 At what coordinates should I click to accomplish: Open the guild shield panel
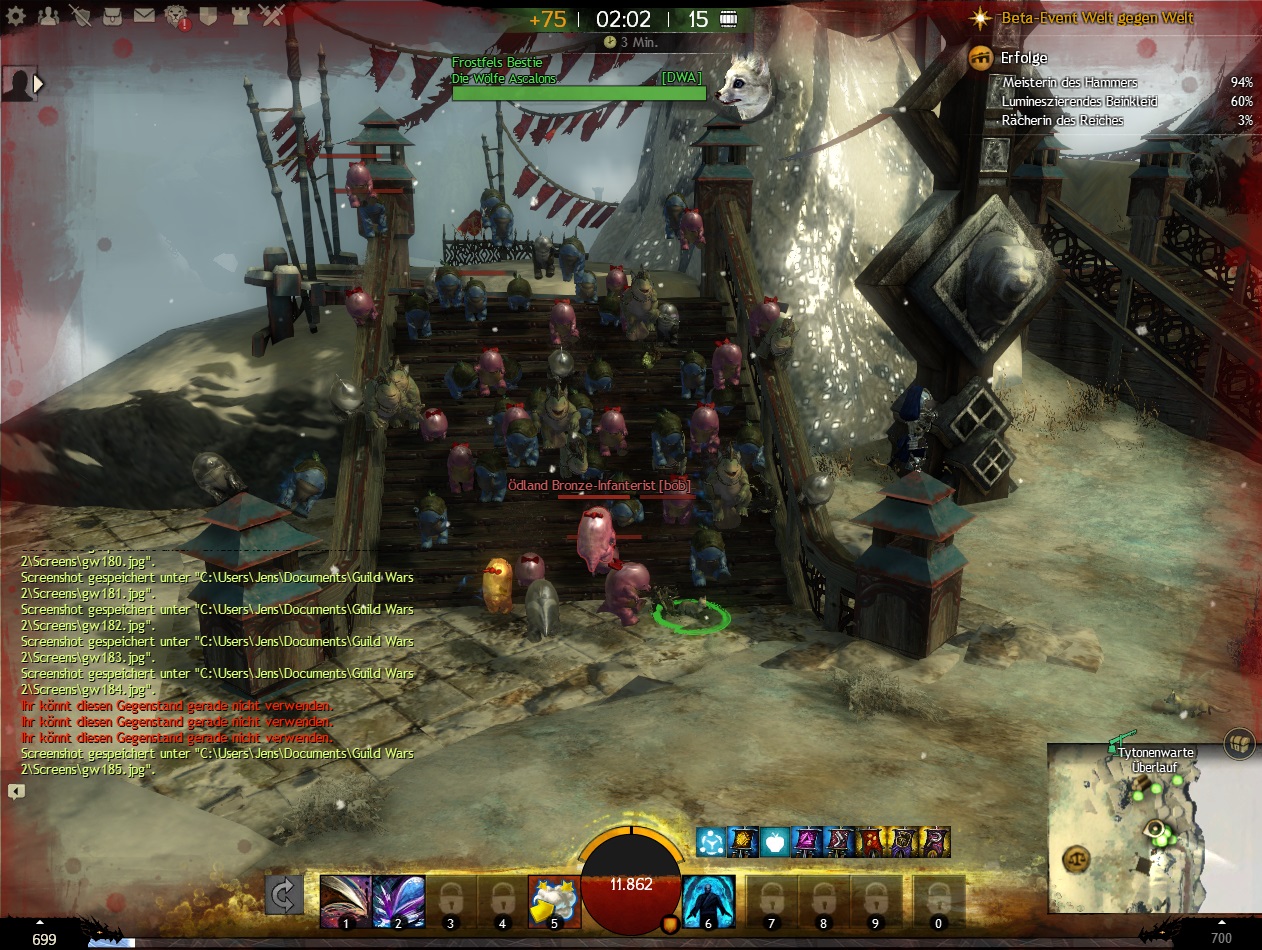pos(208,16)
